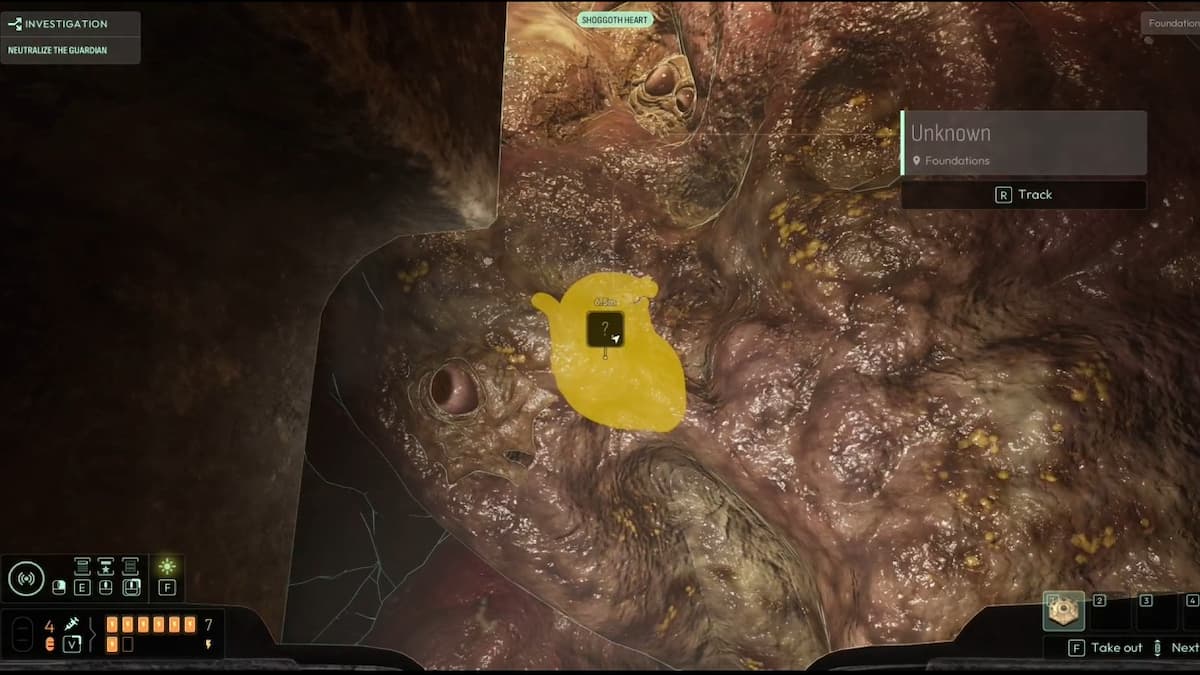1200x675 pixels.
Task: Select the star scanner mode icon
Action: tap(106, 567)
